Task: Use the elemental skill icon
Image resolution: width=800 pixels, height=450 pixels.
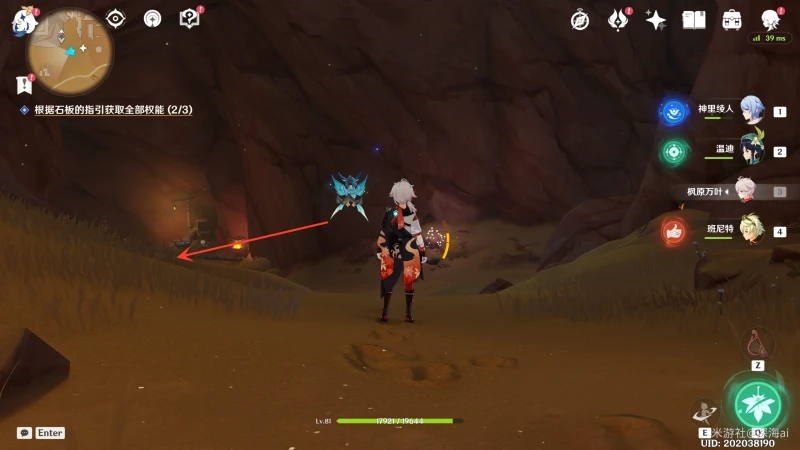Action: click(704, 412)
